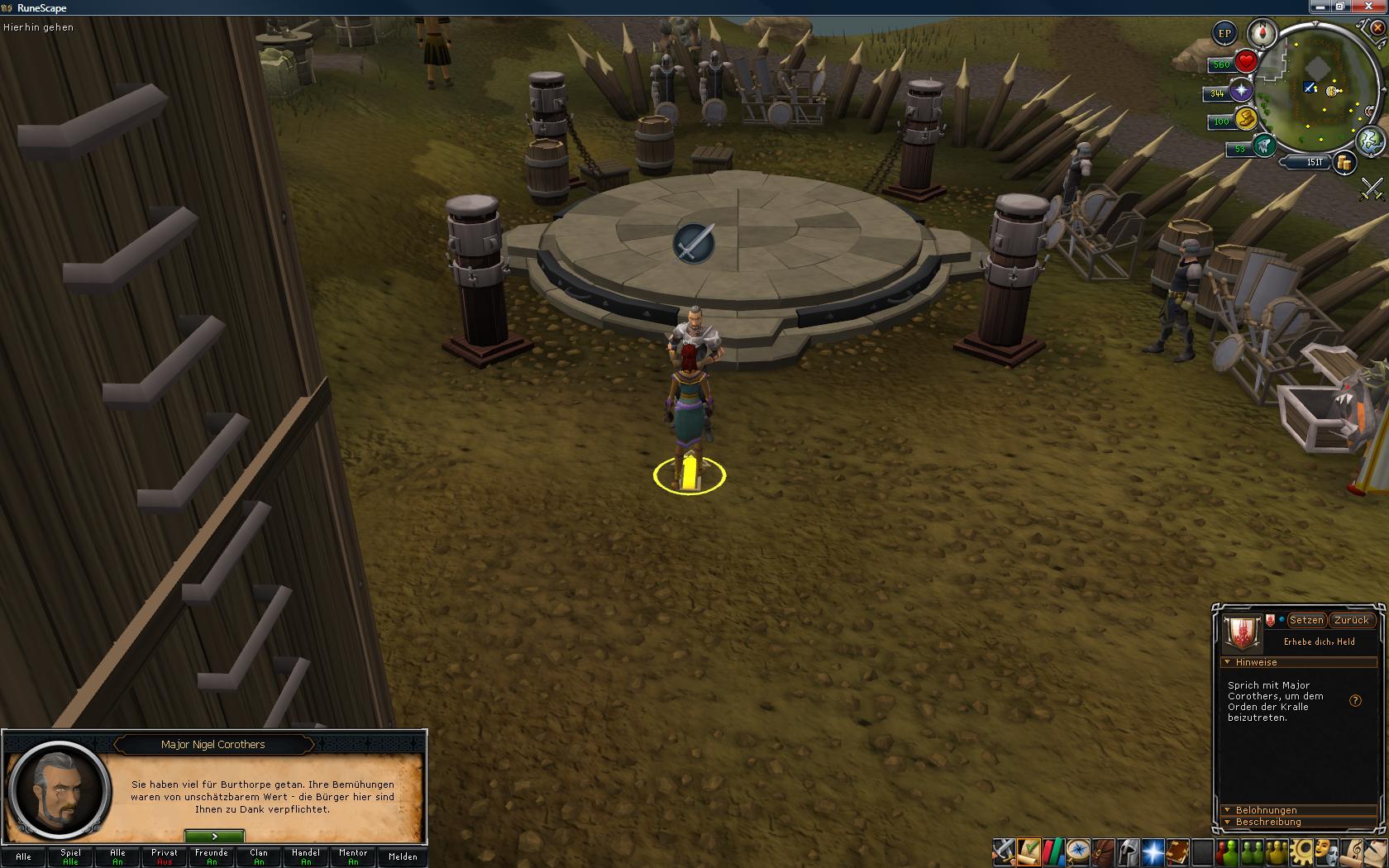Open the money pouch coins icon
This screenshot has height=868, width=1389.
pyautogui.click(x=1344, y=163)
